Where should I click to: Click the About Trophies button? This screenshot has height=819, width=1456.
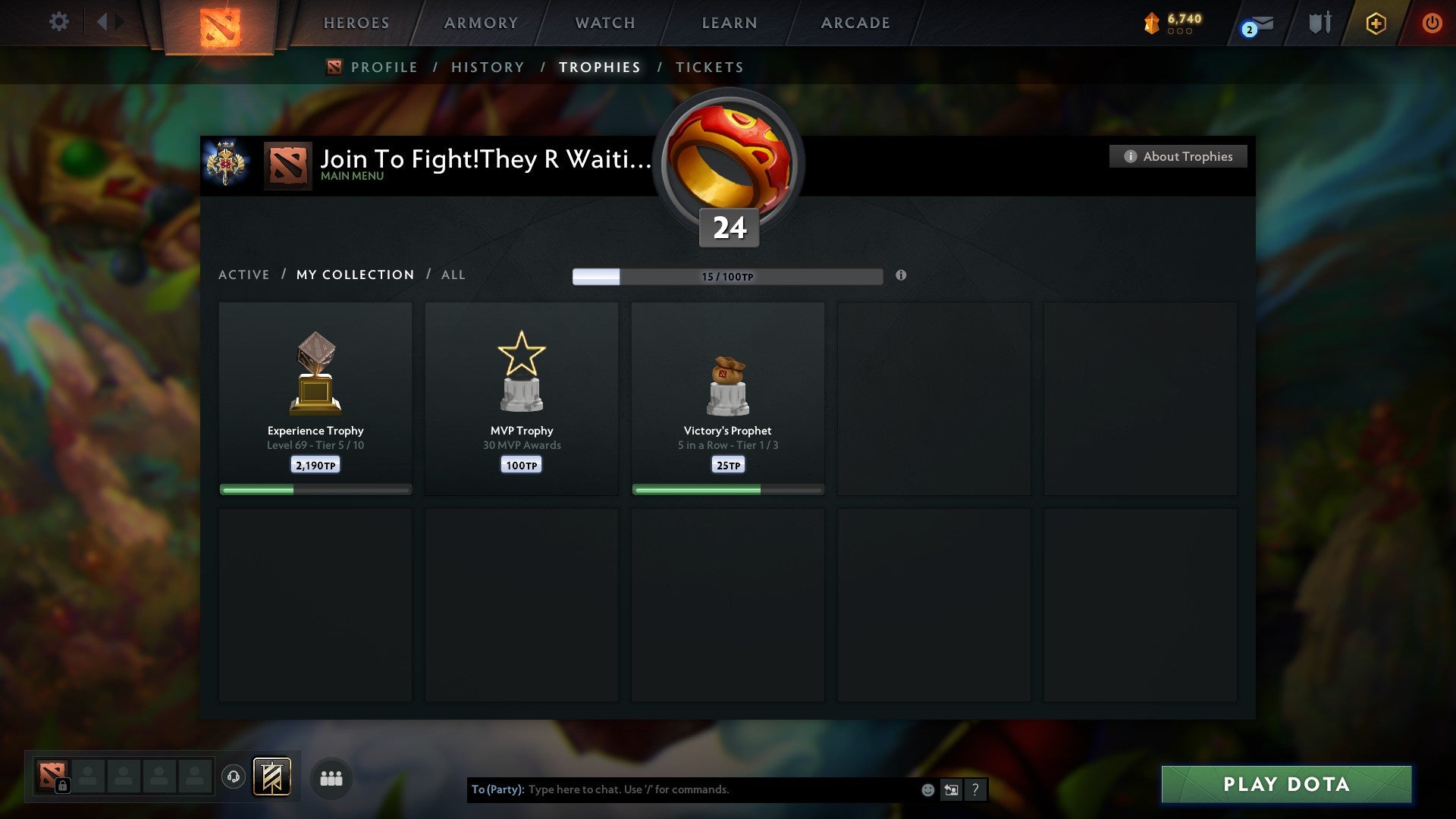click(x=1178, y=156)
